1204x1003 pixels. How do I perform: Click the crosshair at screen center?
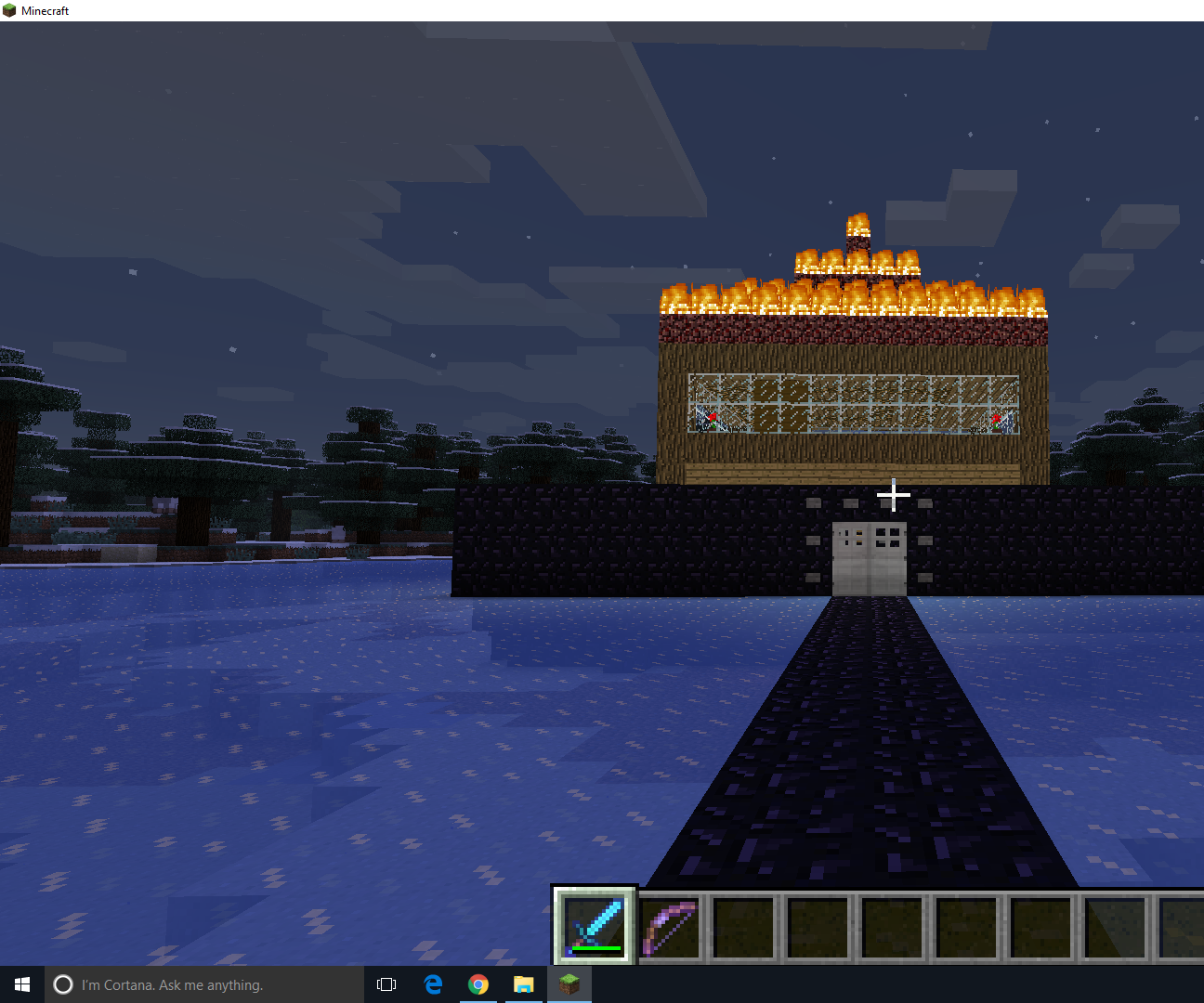pos(894,495)
